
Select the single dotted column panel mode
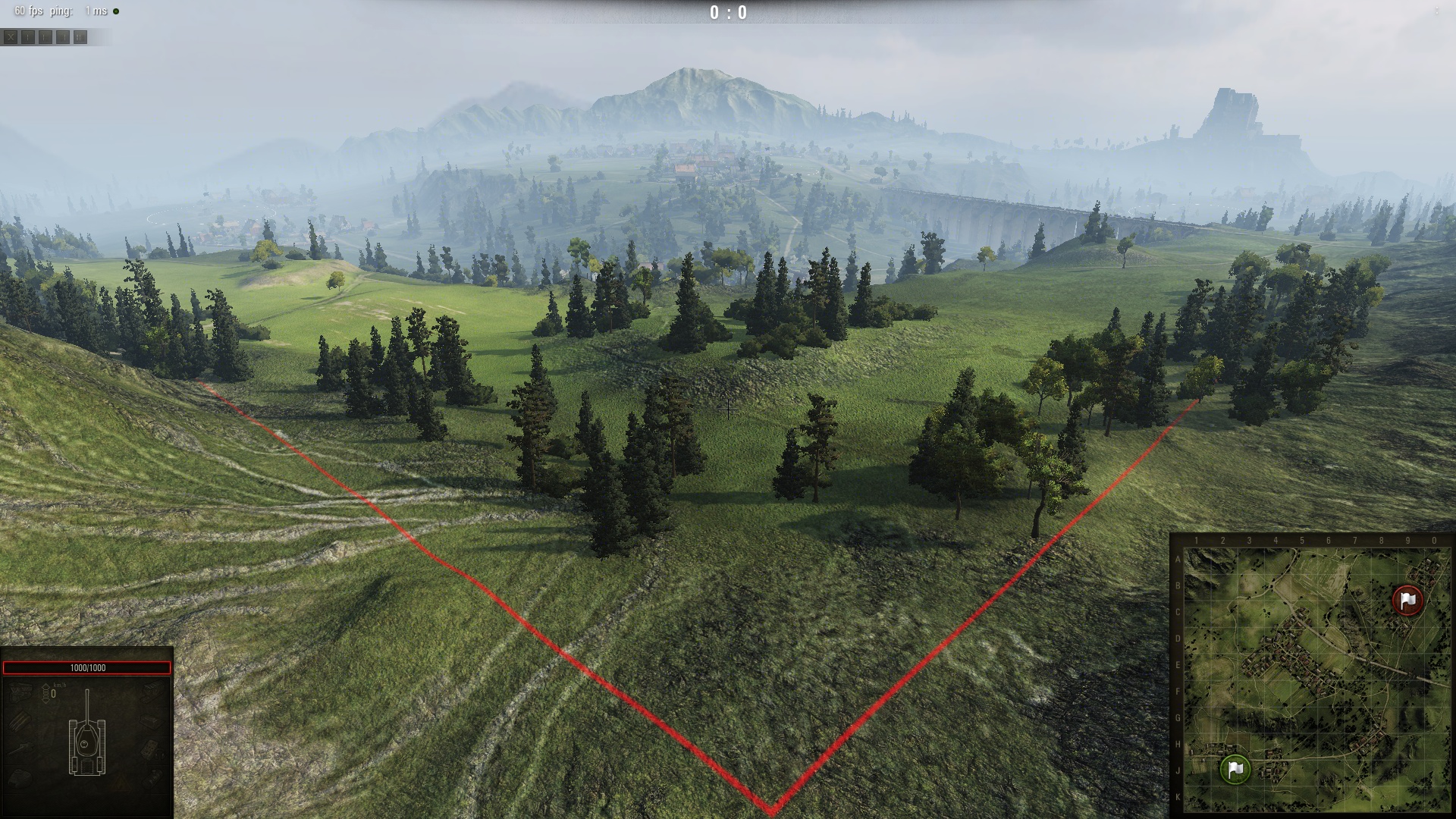28,36
